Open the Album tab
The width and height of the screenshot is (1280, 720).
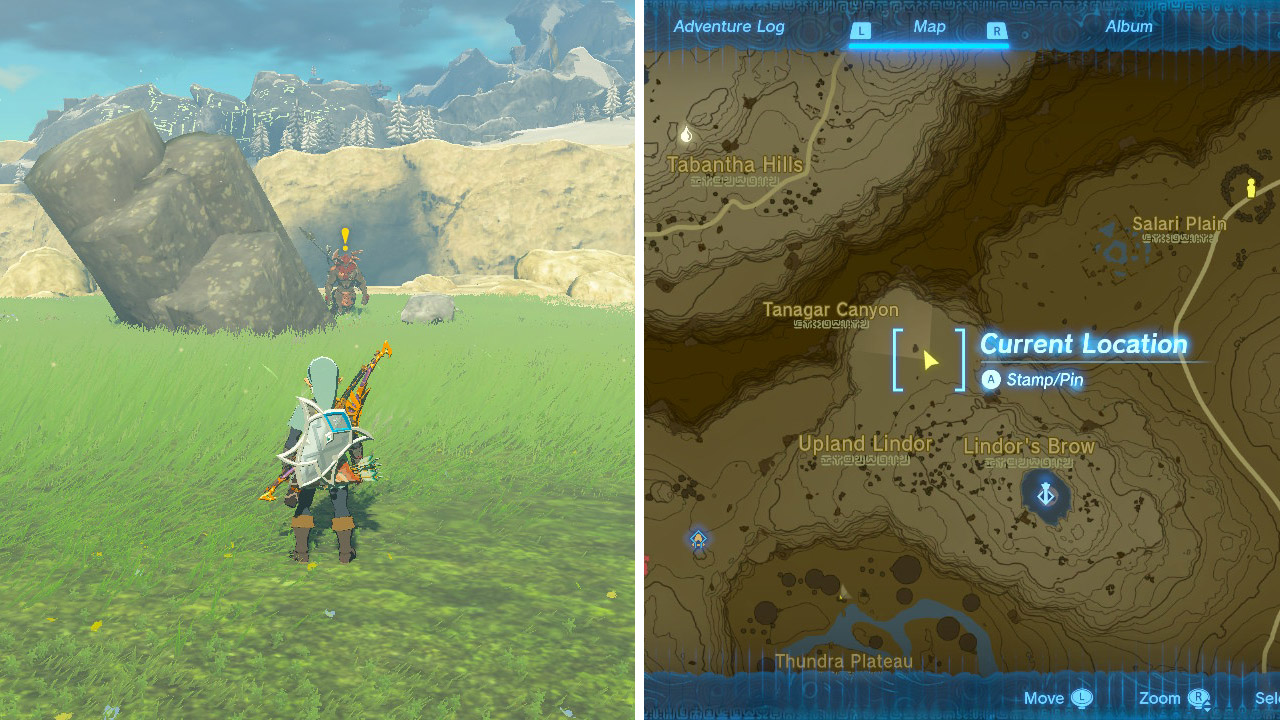click(x=1128, y=27)
